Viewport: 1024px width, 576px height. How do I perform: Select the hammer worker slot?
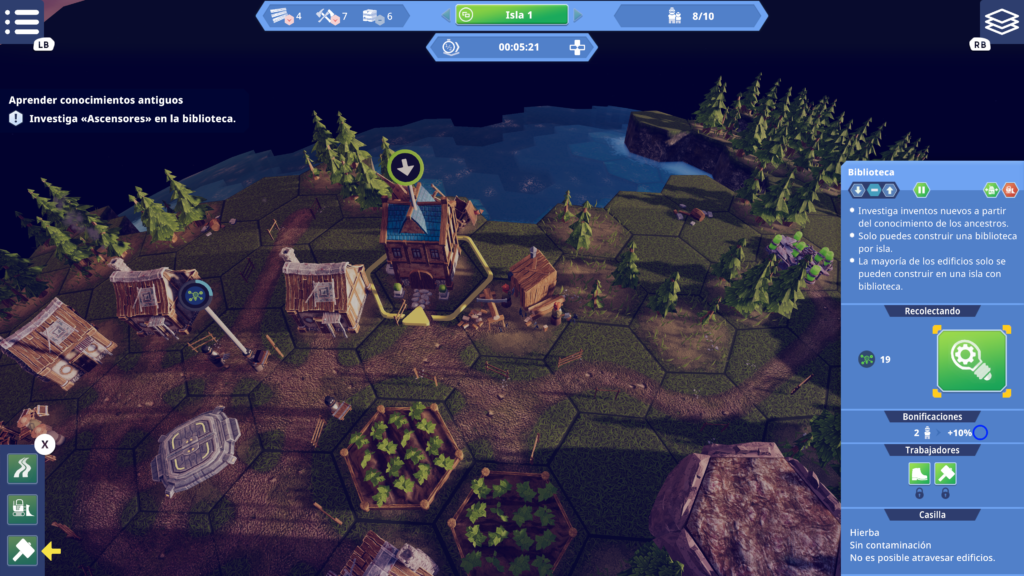pos(945,474)
